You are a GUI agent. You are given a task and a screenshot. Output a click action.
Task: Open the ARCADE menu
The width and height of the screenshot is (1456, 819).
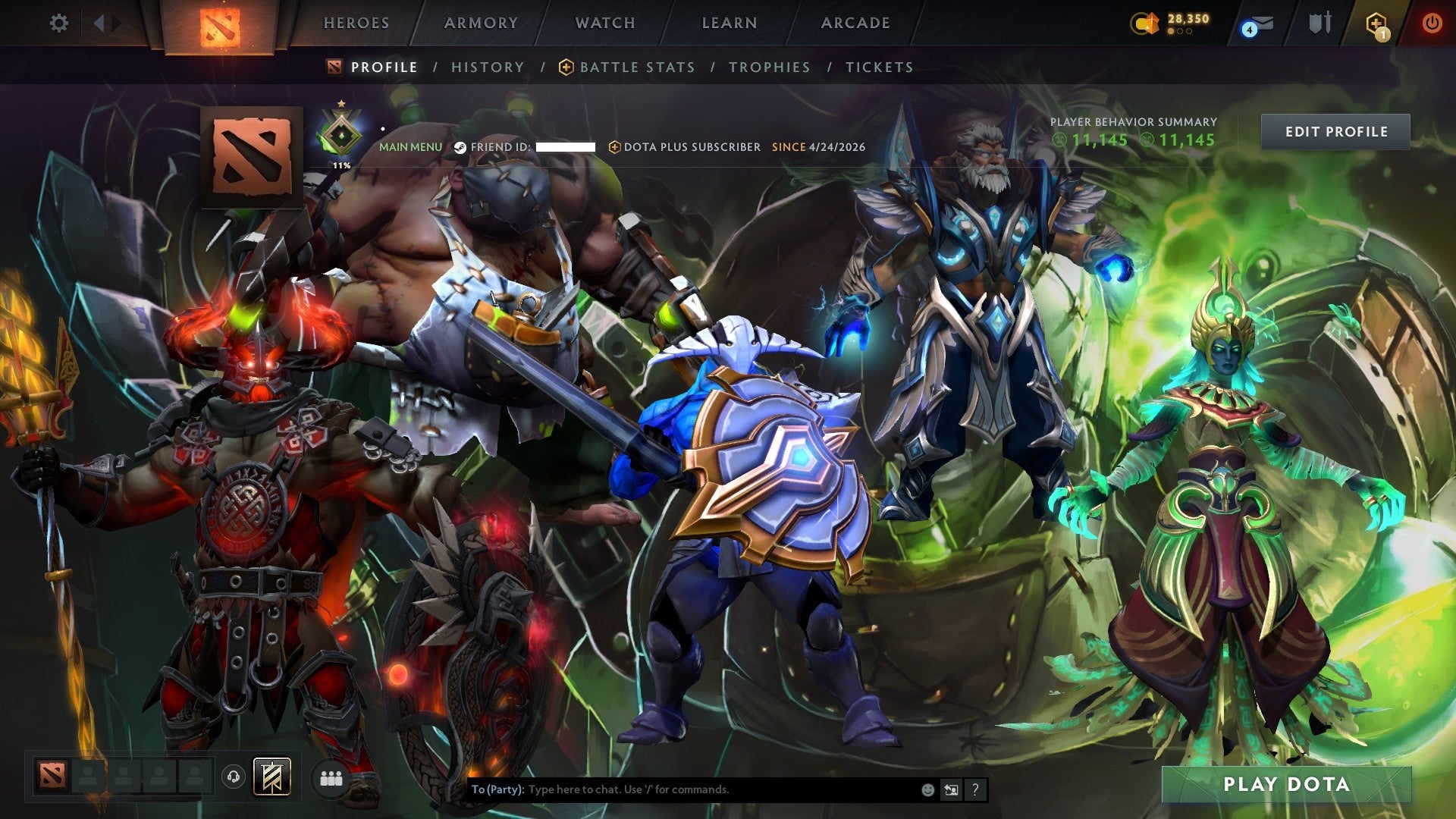[855, 23]
